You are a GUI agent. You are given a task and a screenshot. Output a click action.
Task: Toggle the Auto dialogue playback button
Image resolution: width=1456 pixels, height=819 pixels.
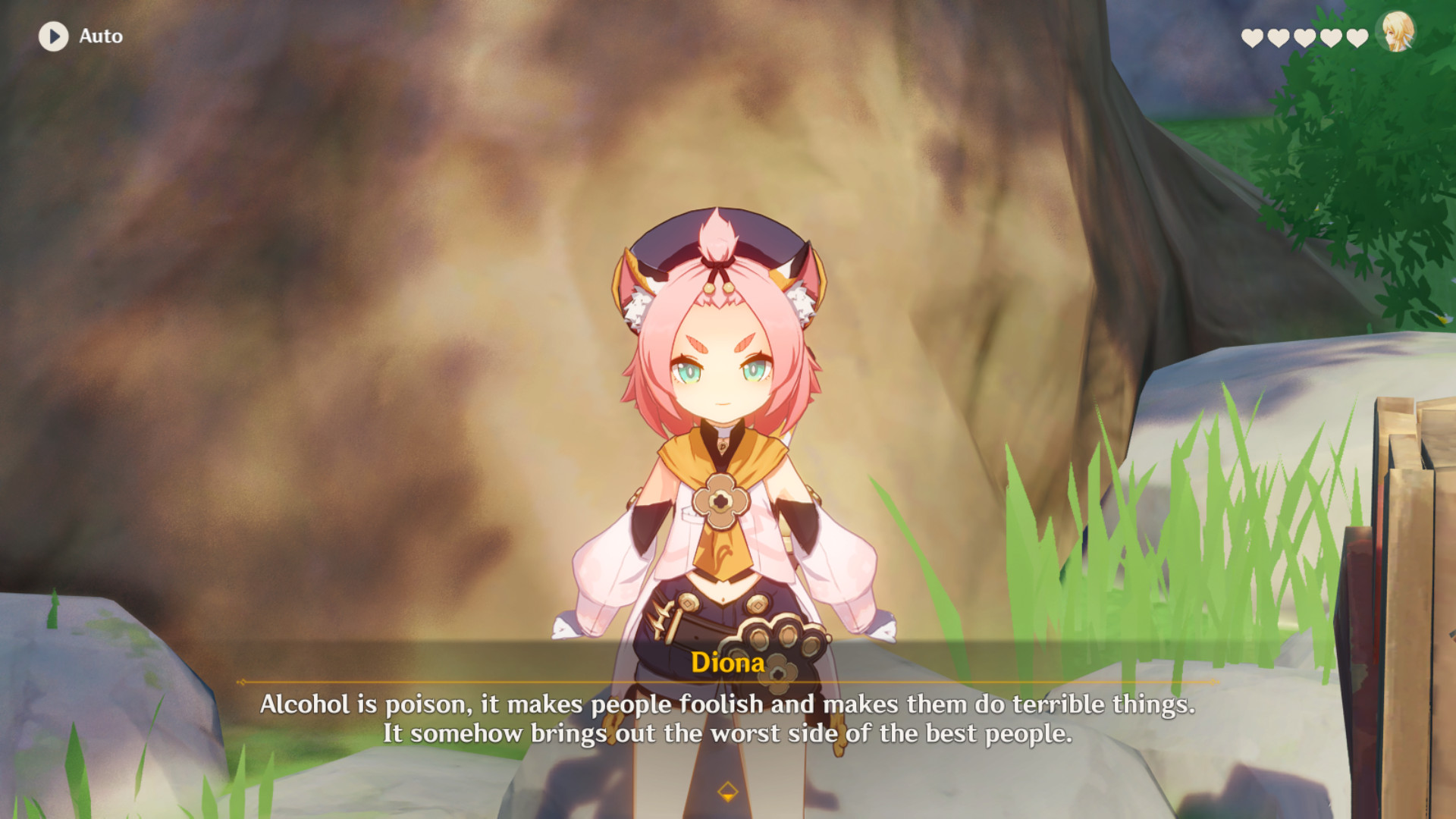pyautogui.click(x=54, y=36)
